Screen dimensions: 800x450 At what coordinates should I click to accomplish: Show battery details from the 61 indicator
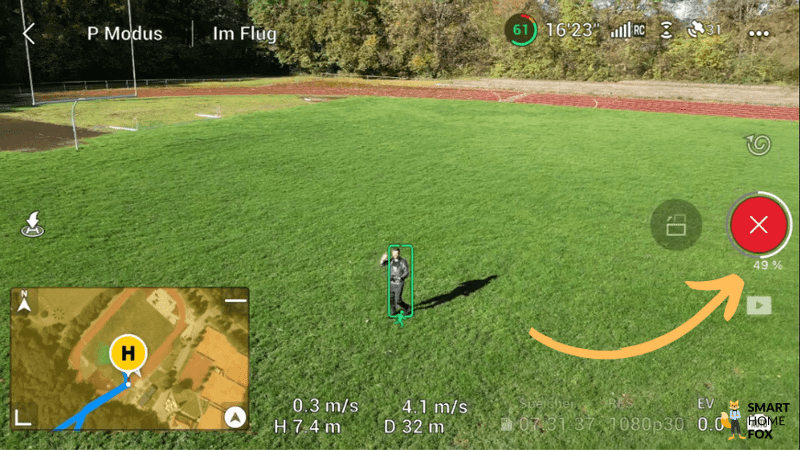(x=521, y=30)
